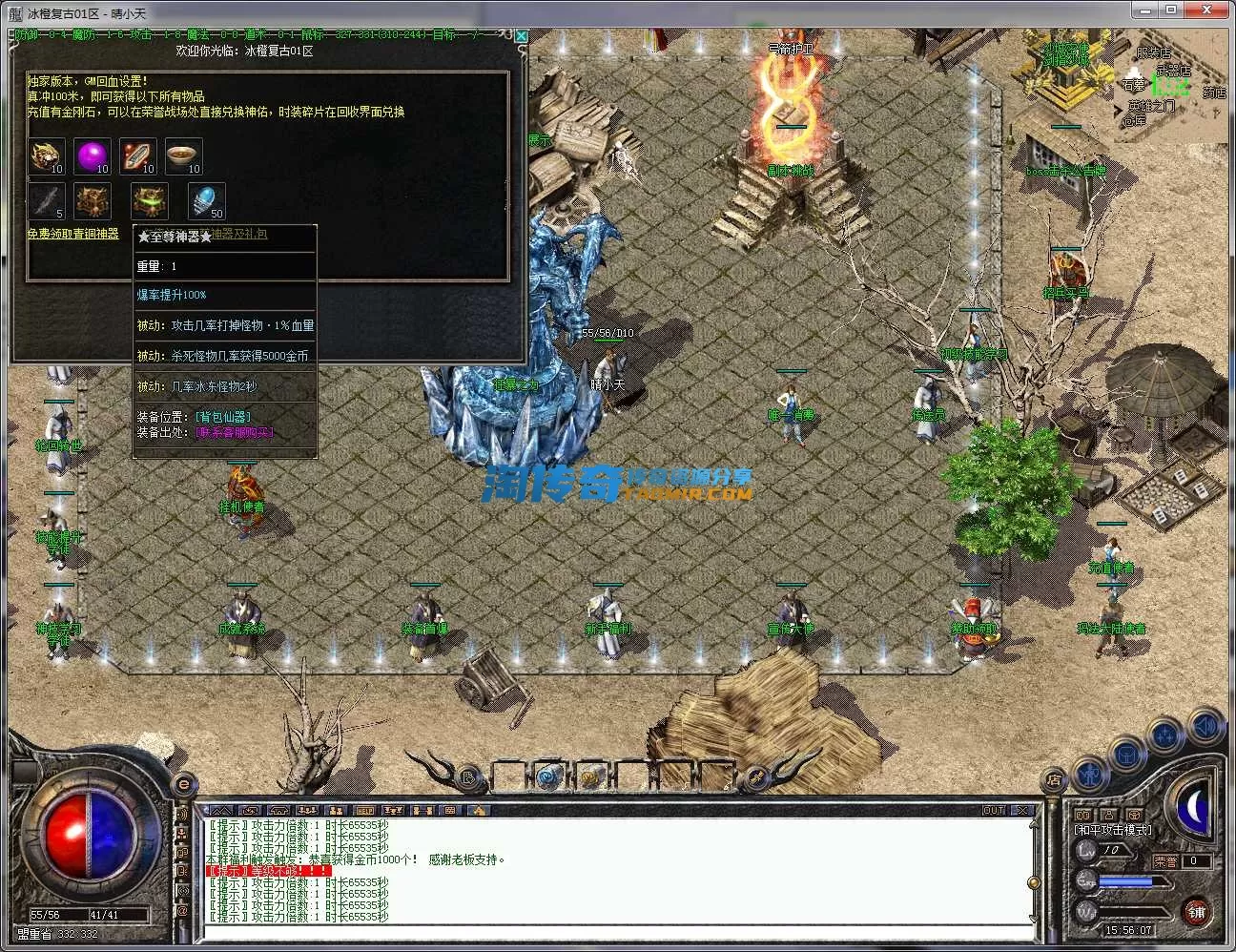Viewport: 1236px width, 952px height.
Task: Click the 免费领取青铜神器 link
Action: point(72,234)
